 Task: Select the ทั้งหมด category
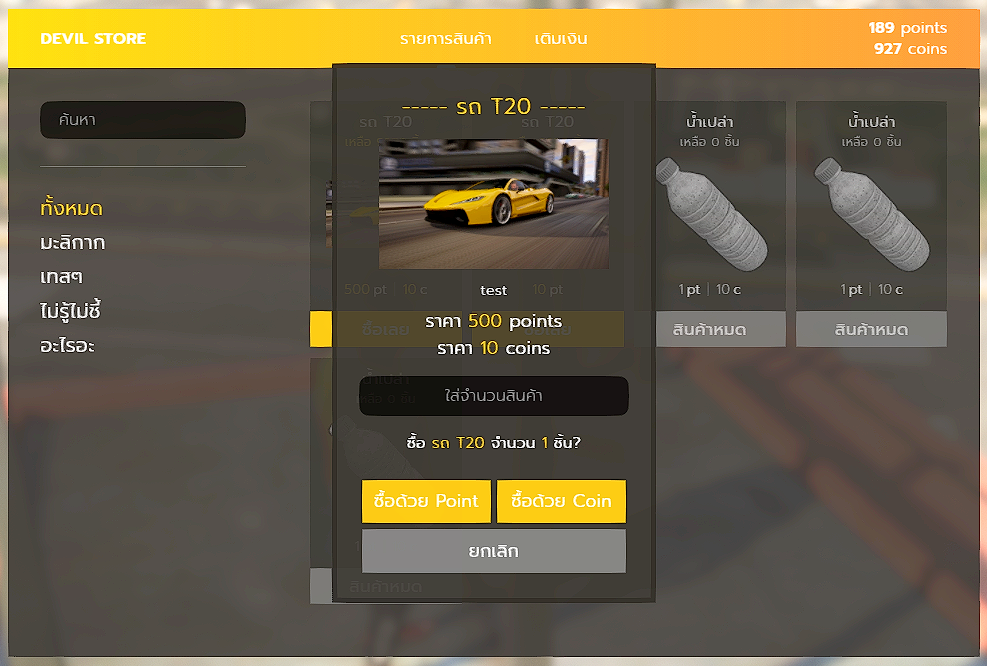coord(71,209)
